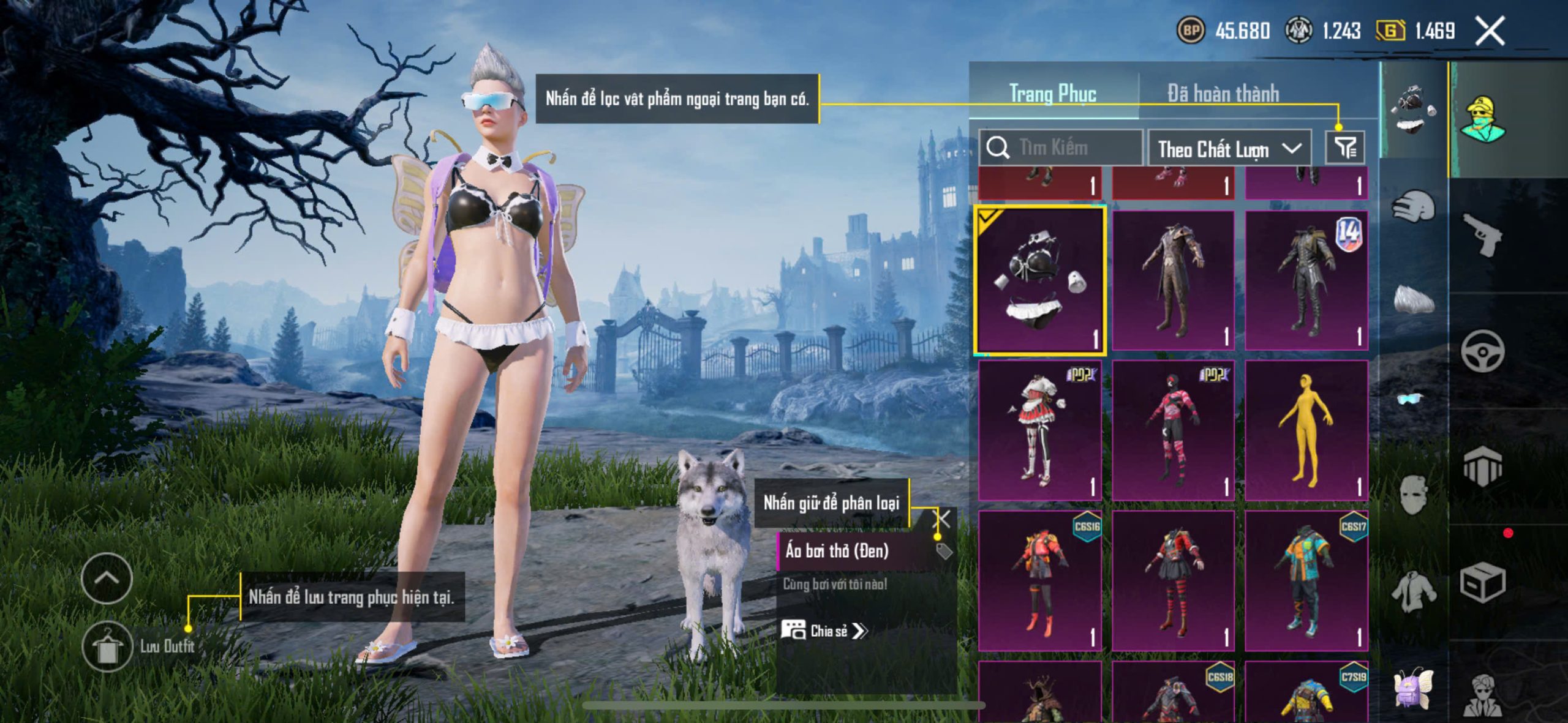Image resolution: width=1568 pixels, height=723 pixels.
Task: Open the crate box category icon
Action: point(1482,583)
